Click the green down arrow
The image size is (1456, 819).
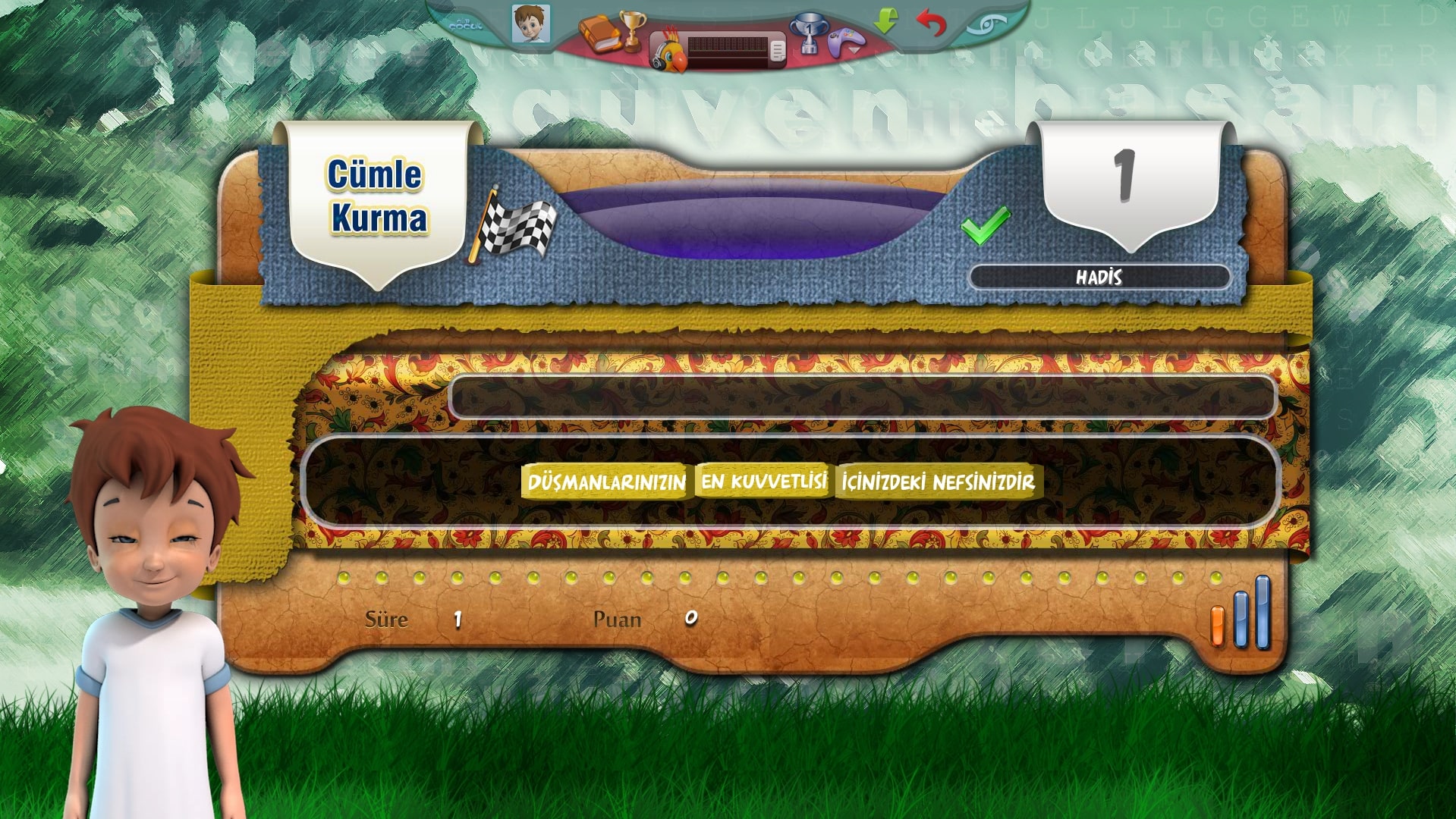click(x=885, y=21)
